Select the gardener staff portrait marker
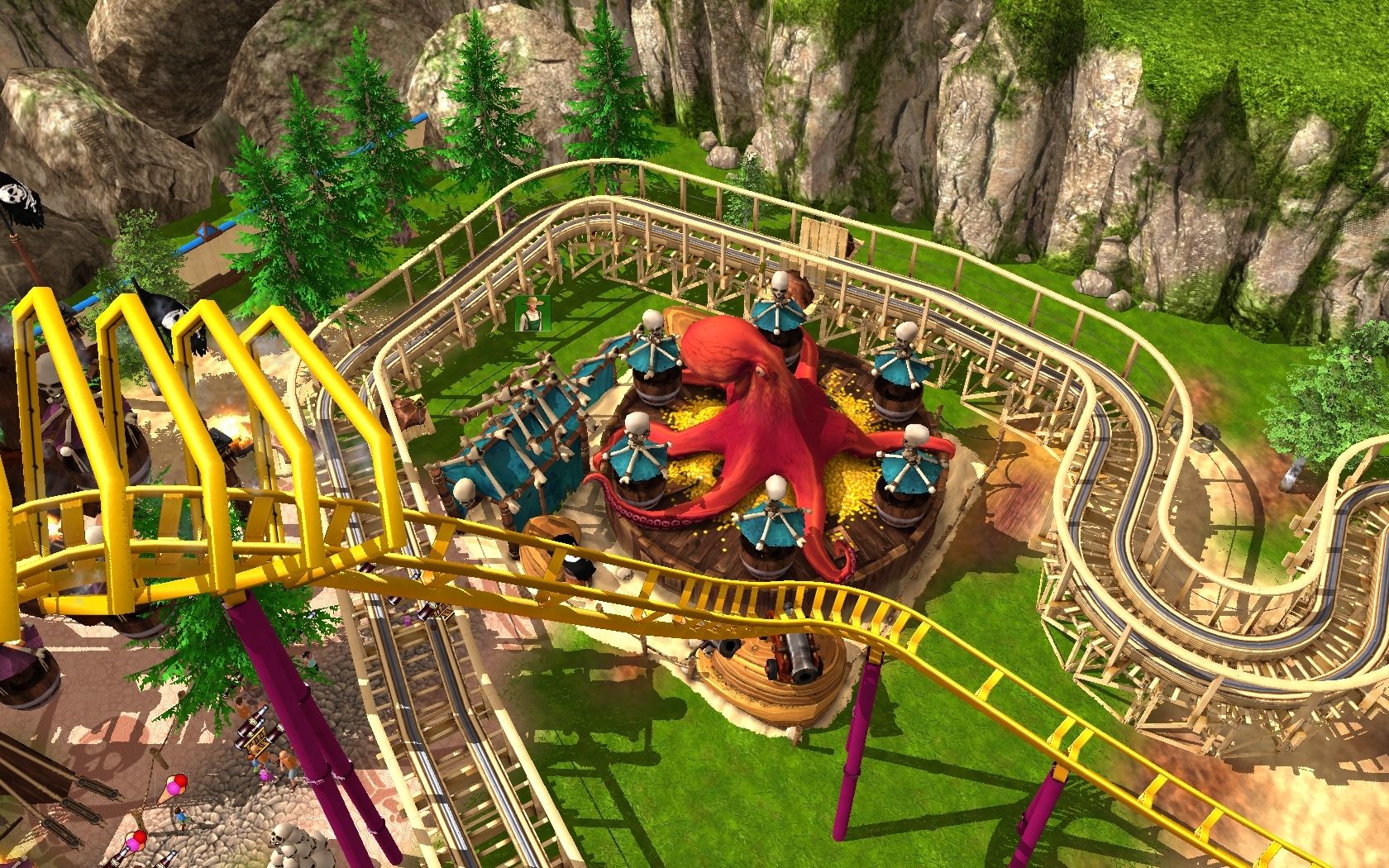The width and height of the screenshot is (1389, 868). tap(532, 314)
